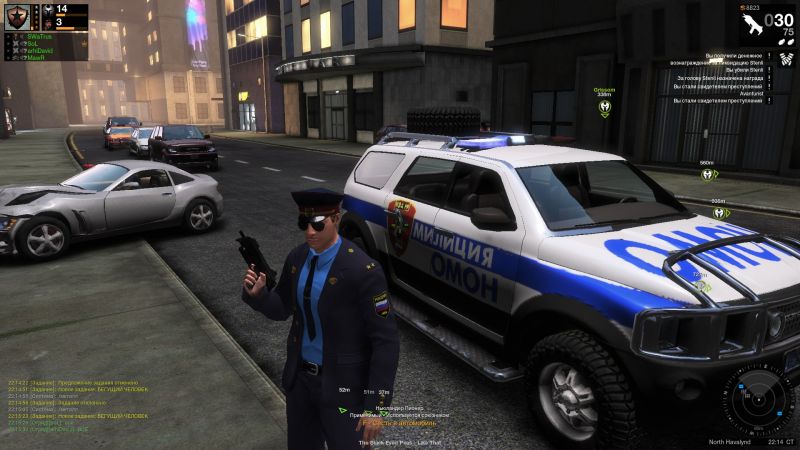The width and height of the screenshot is (800, 450).
Task: Click the Grissom player marker icon
Action: [604, 105]
